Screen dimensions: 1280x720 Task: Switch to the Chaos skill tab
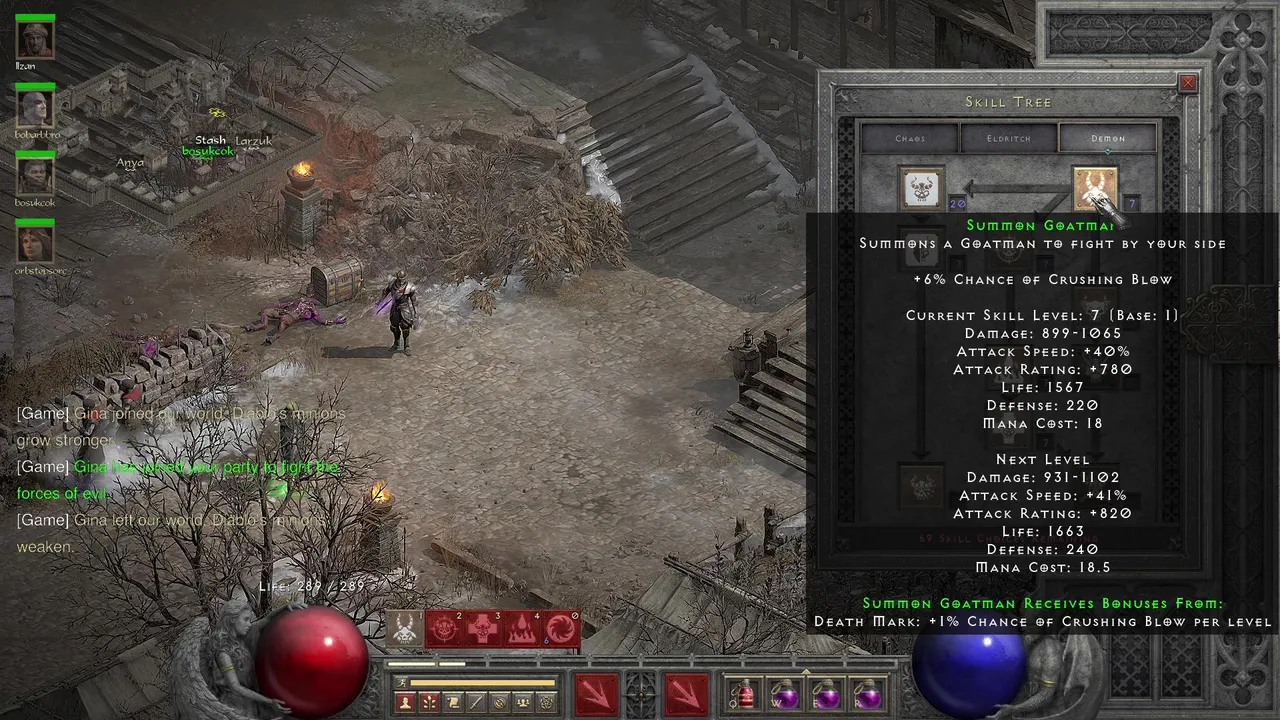pyautogui.click(x=910, y=138)
